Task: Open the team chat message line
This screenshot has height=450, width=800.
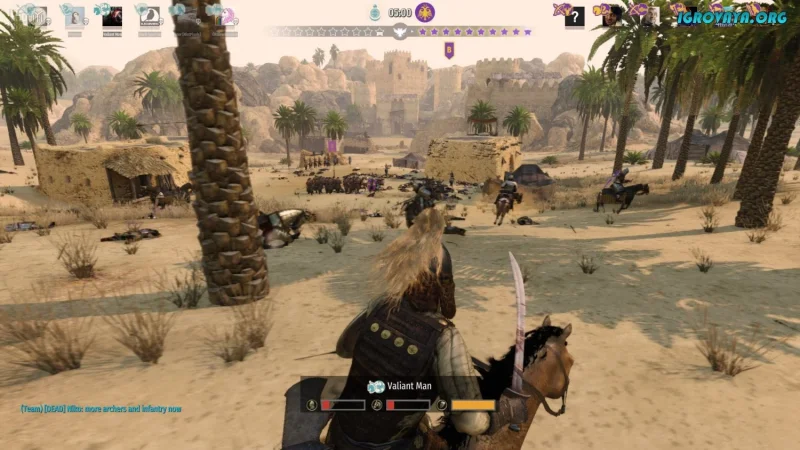Action: point(100,409)
